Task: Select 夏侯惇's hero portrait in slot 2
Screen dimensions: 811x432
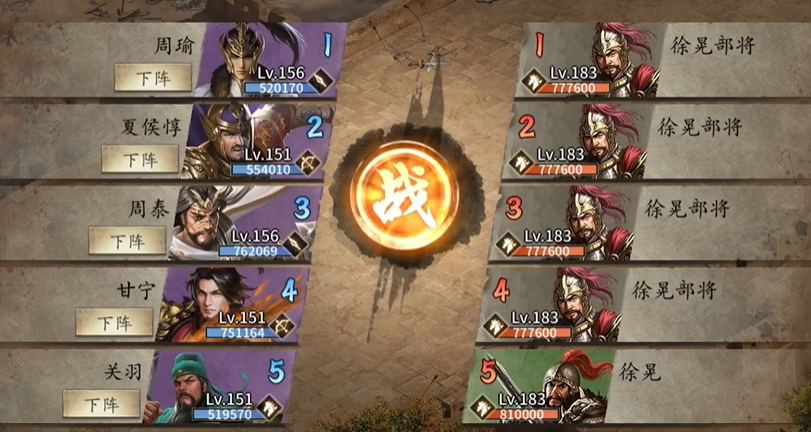Action: coord(240,137)
